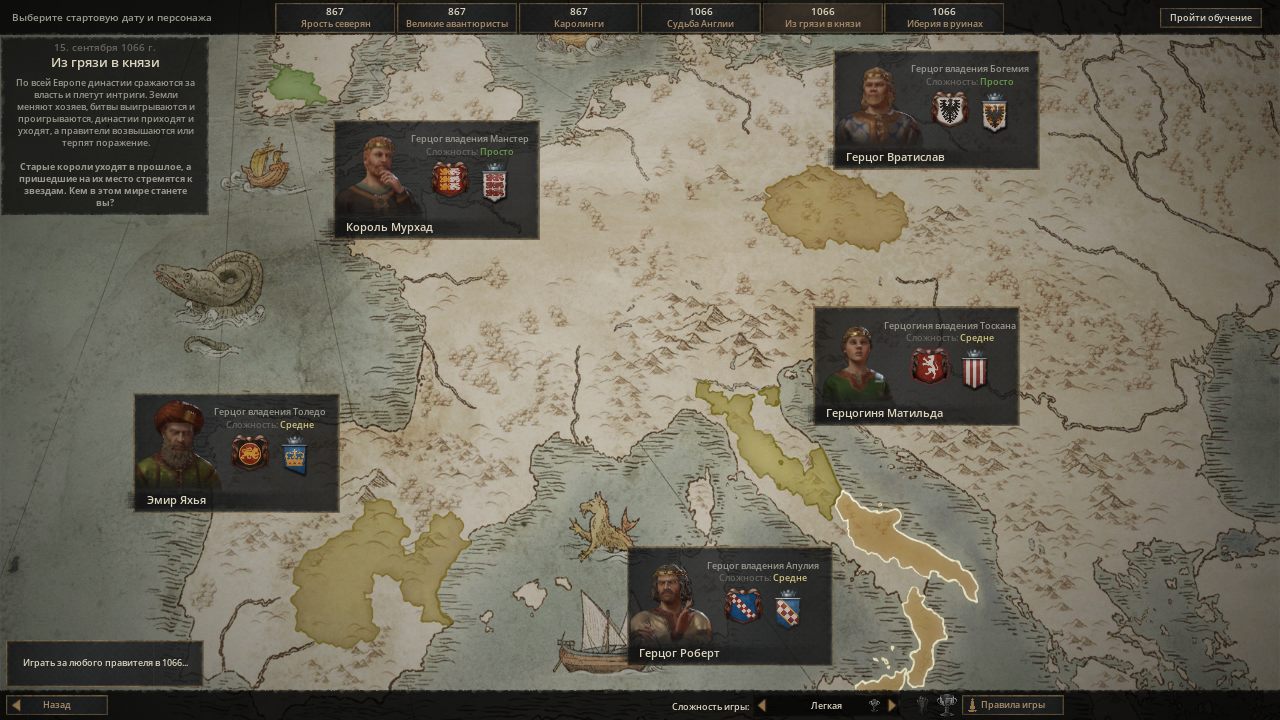Viewport: 1280px width, 720px height.
Task: Click the seated figure icon beside Правила игры
Action: click(x=972, y=705)
